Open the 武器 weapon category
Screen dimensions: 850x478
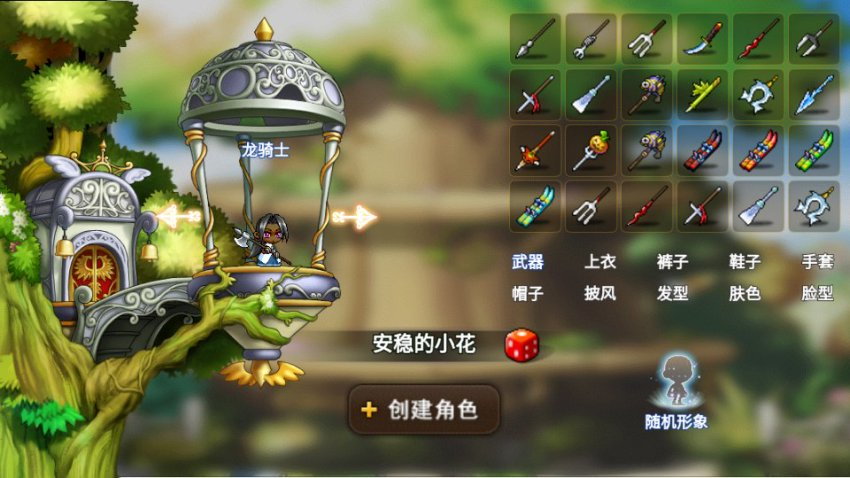[528, 262]
